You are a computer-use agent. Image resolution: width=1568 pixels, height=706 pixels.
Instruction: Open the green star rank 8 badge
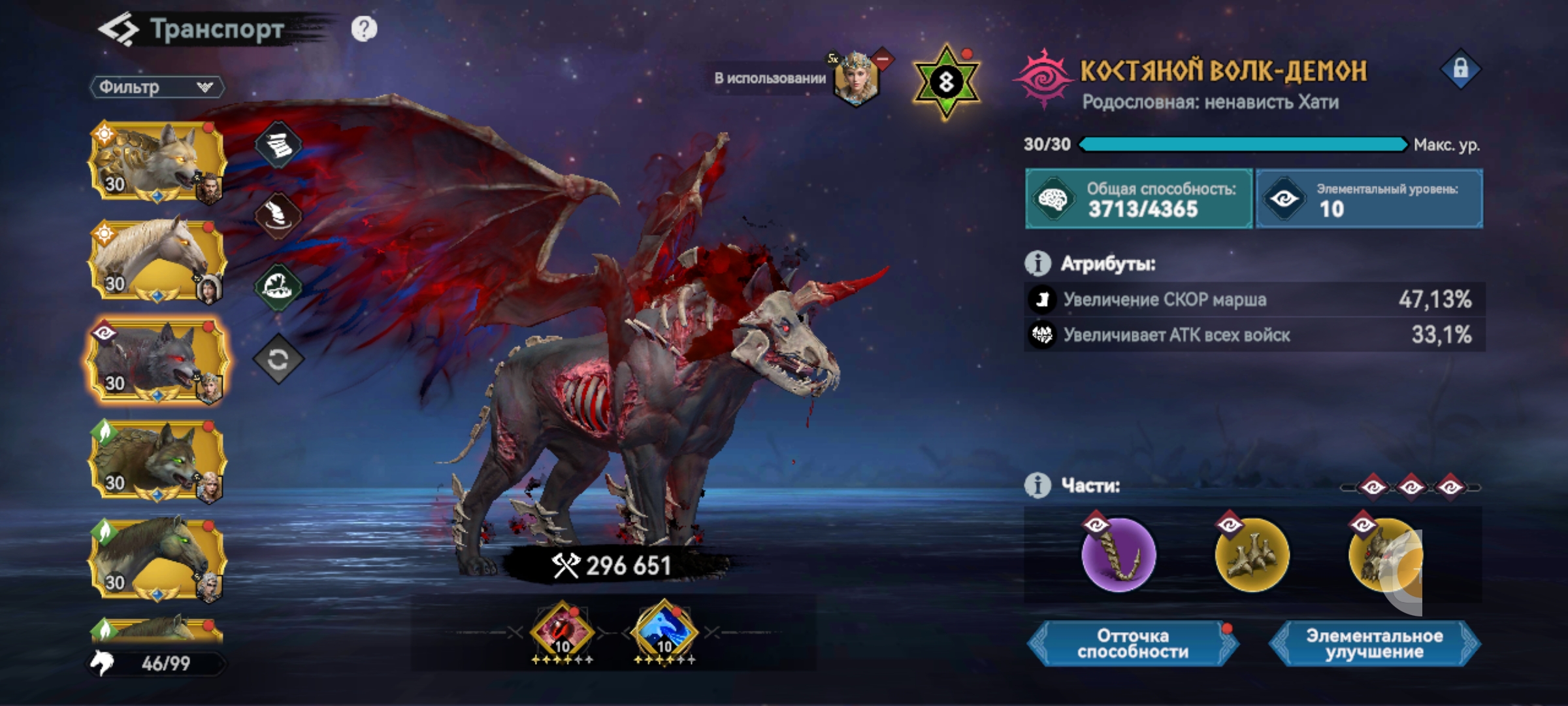pyautogui.click(x=946, y=82)
